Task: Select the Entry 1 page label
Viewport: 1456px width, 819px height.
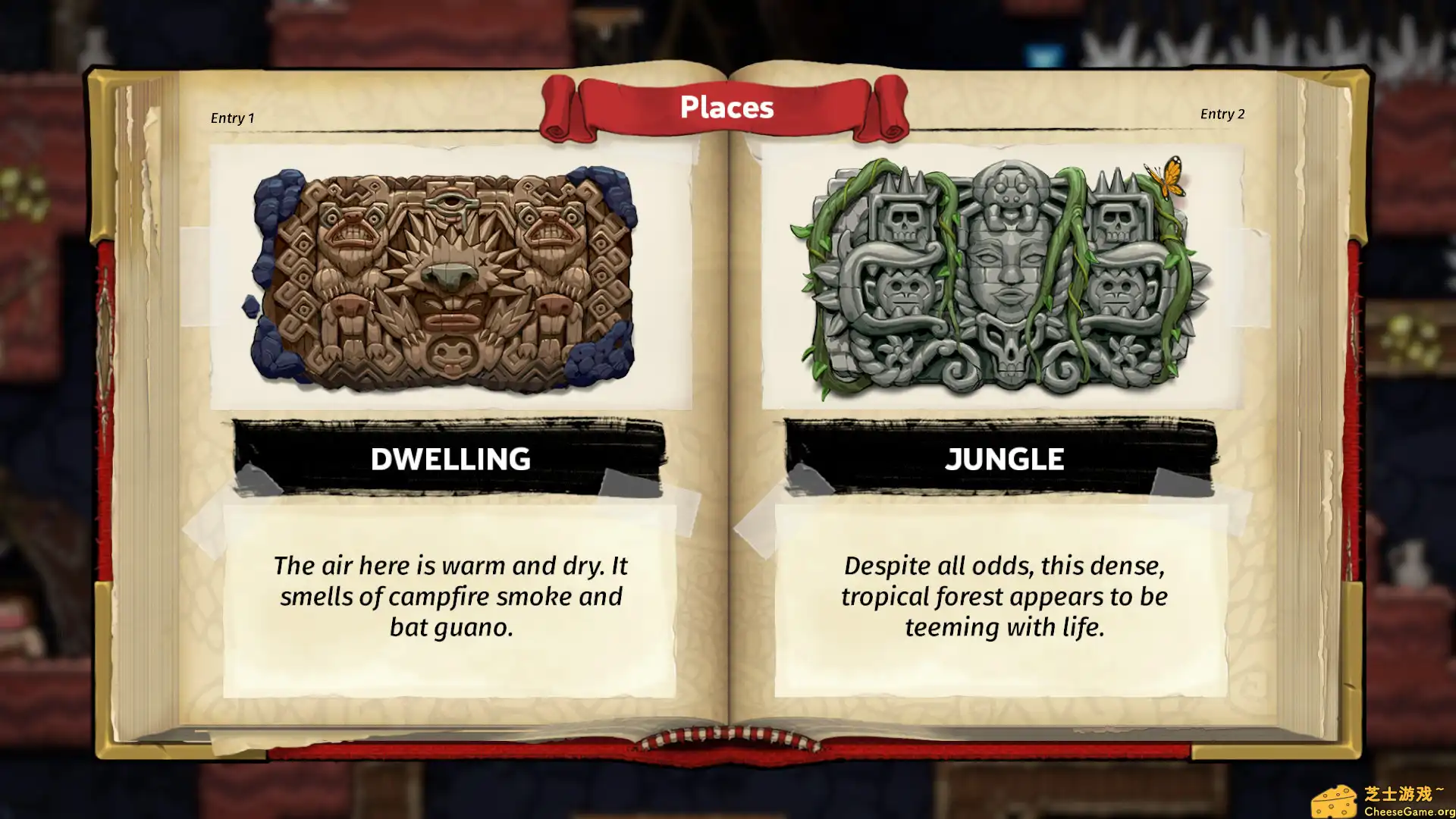Action: 233,118
